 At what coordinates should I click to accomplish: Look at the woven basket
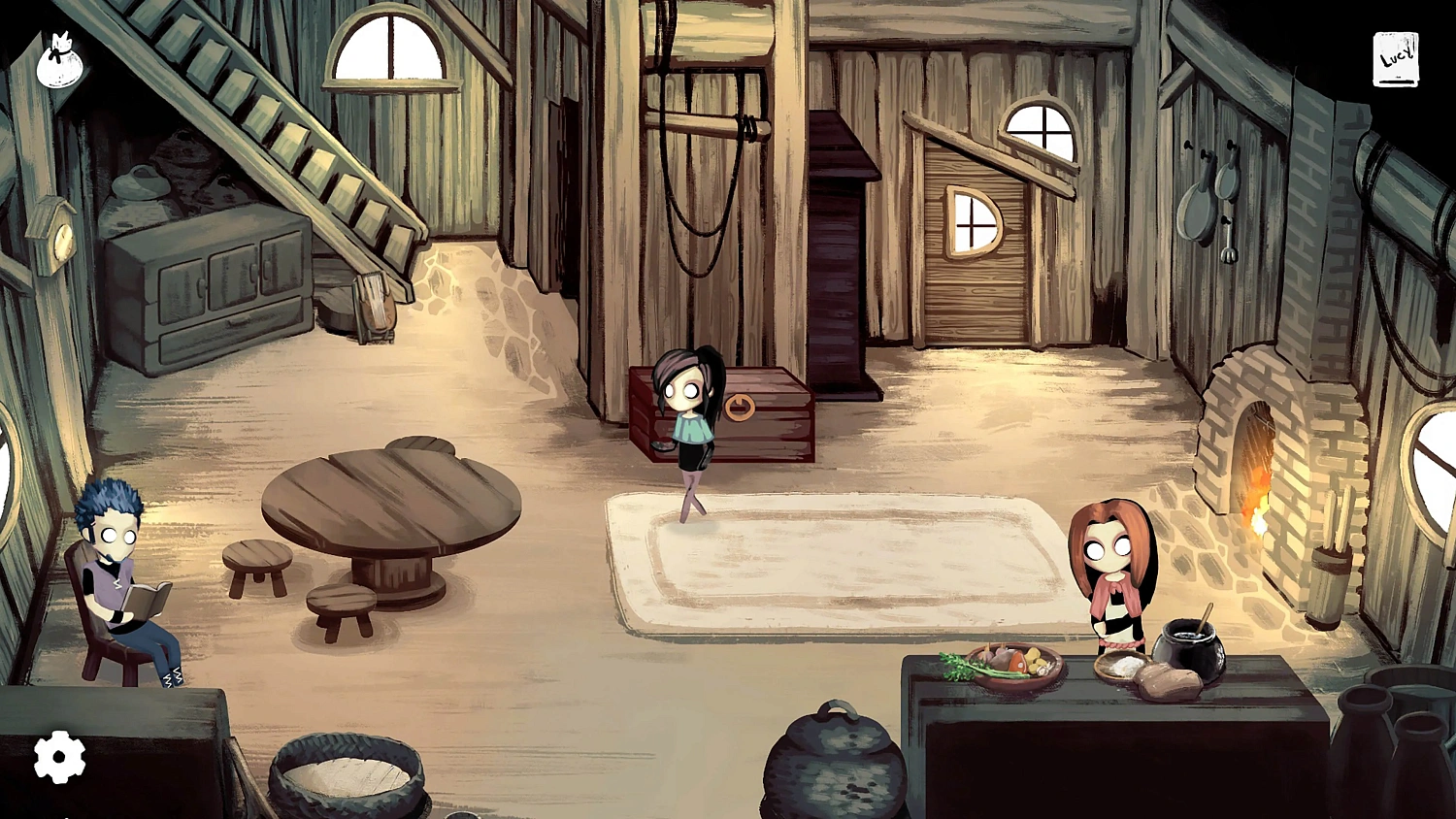point(345,776)
